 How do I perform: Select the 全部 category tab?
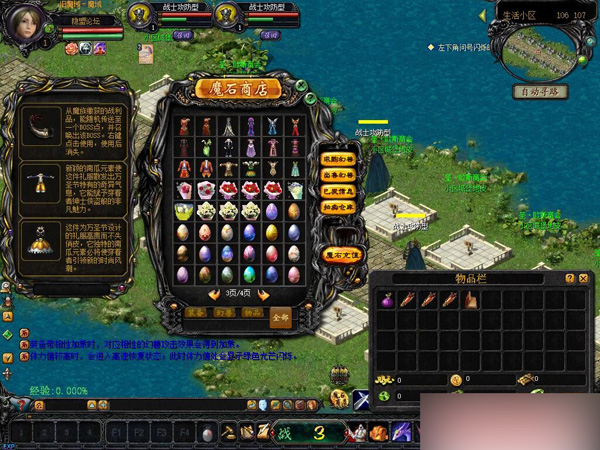281,317
